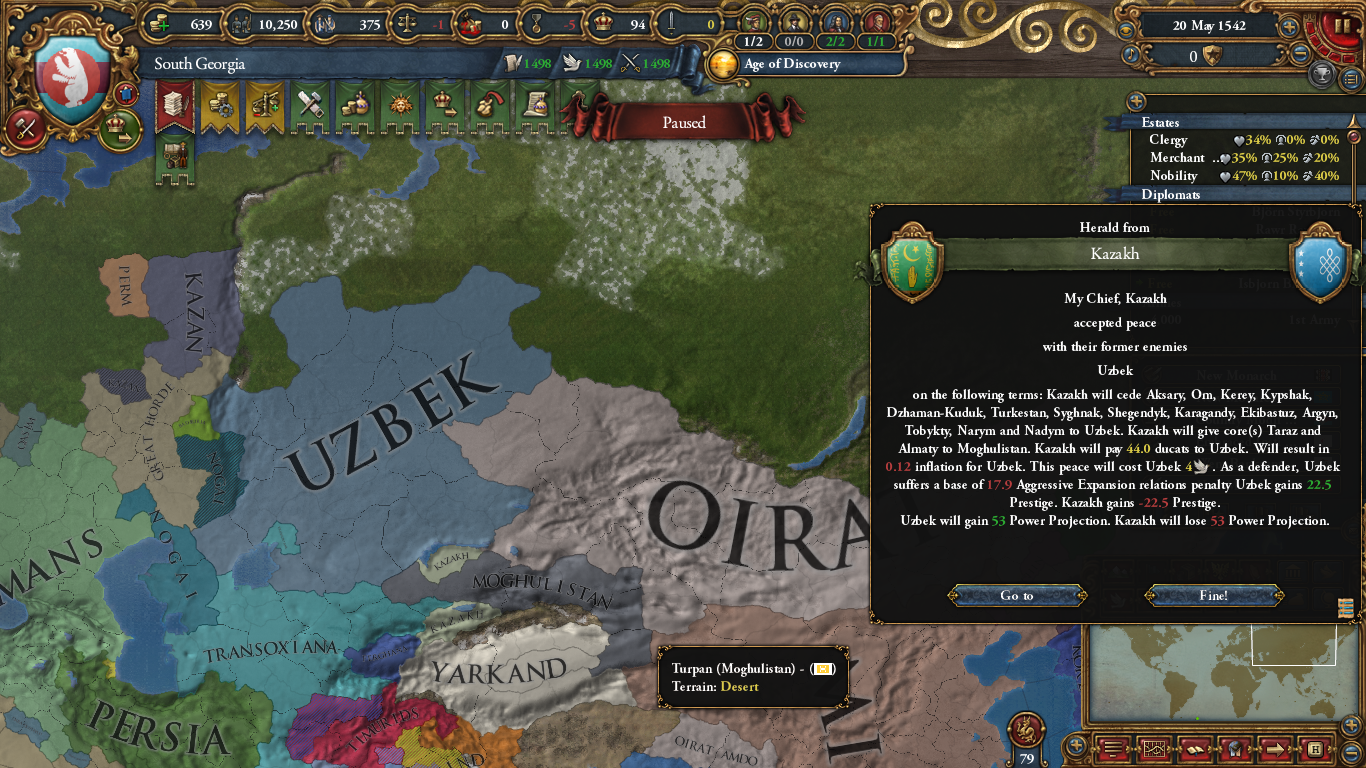This screenshot has height=768, width=1366.
Task: Open the statistics graph icon near Ledger
Action: pyautogui.click(x=1154, y=748)
